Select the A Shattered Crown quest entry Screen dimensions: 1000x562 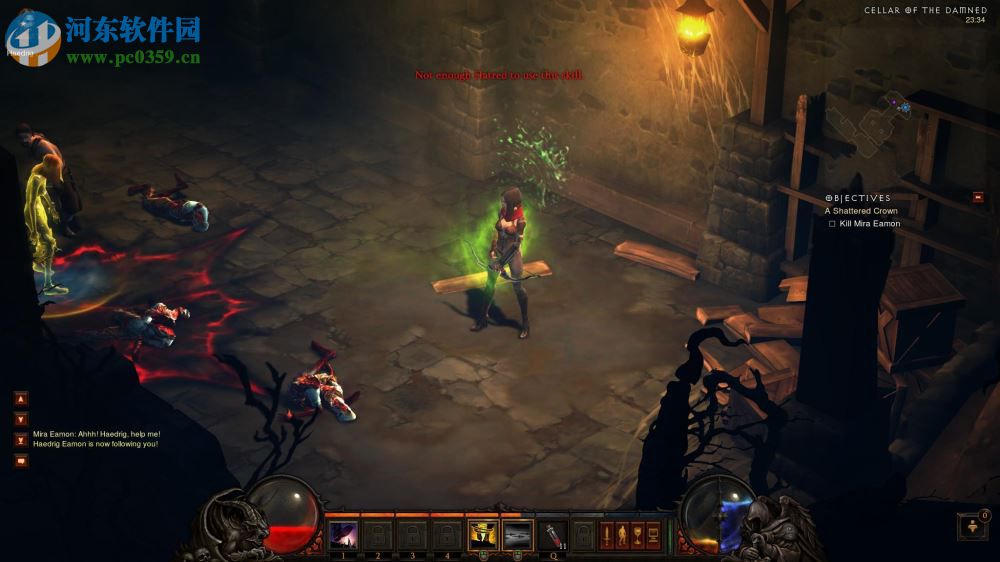click(x=861, y=211)
